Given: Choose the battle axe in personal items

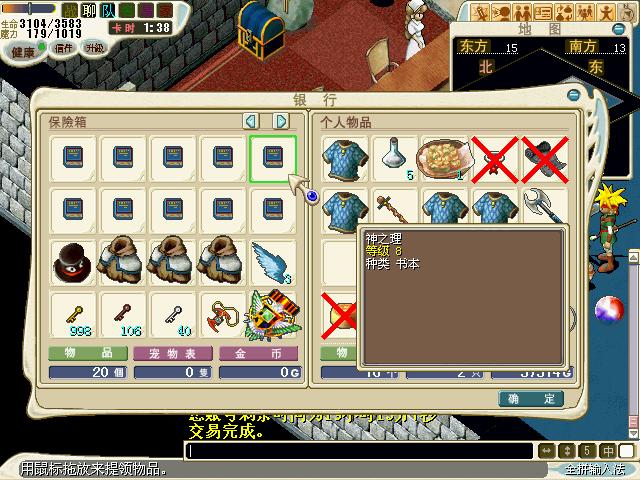Looking at the screenshot, I should (x=543, y=209).
